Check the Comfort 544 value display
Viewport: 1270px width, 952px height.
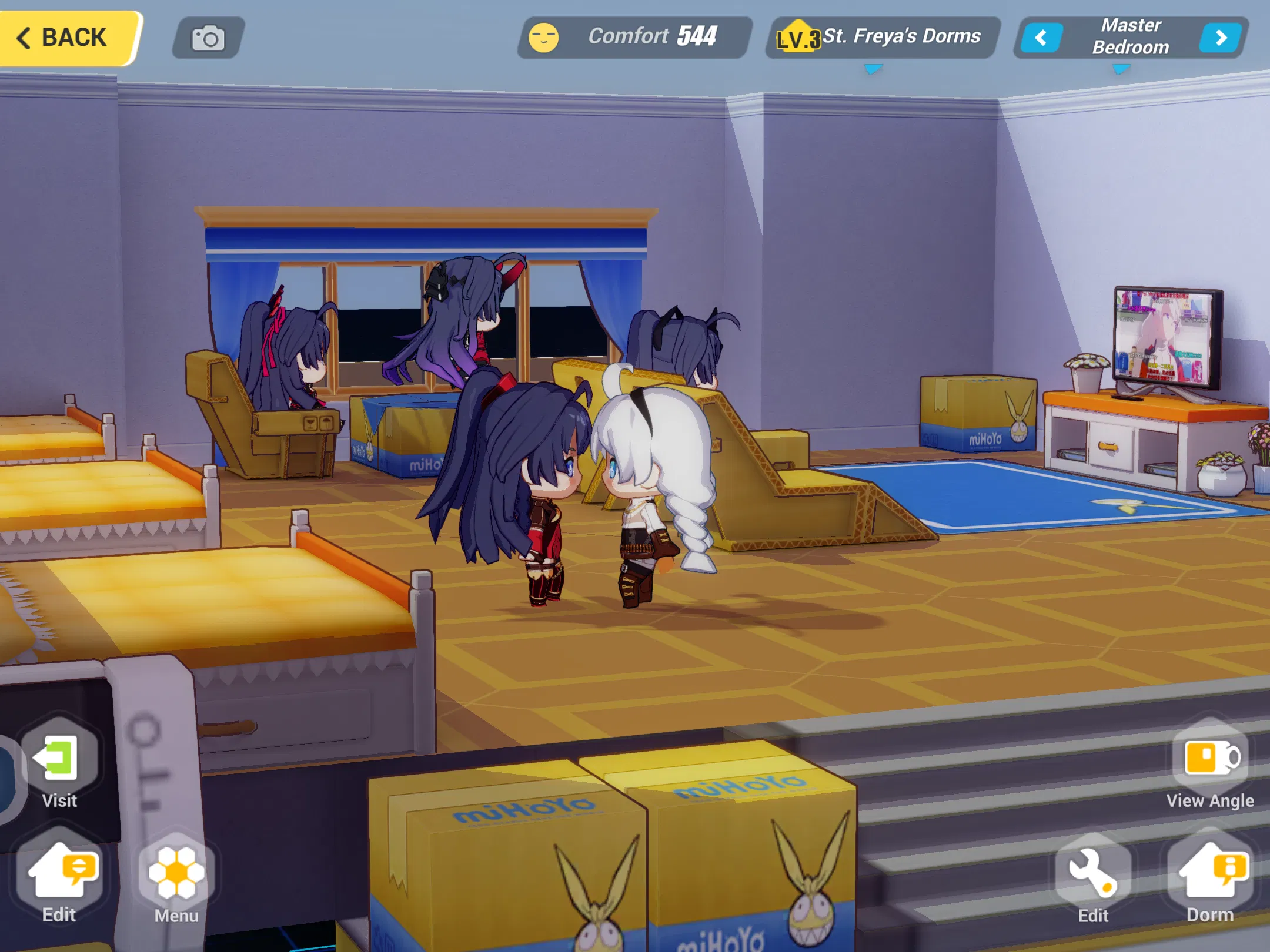coord(696,36)
